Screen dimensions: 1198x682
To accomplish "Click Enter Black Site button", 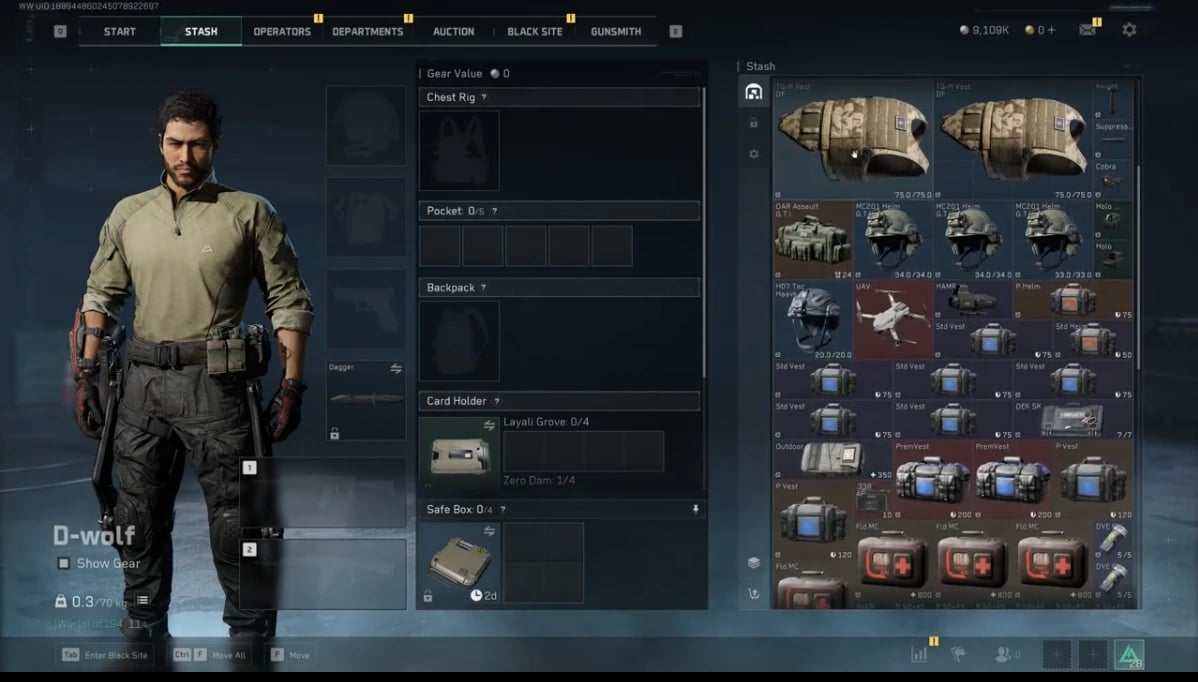I will (x=105, y=656).
